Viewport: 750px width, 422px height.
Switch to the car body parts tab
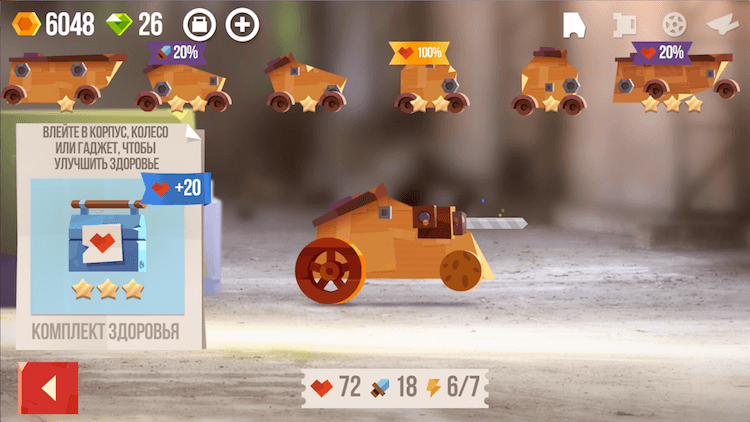[x=573, y=24]
